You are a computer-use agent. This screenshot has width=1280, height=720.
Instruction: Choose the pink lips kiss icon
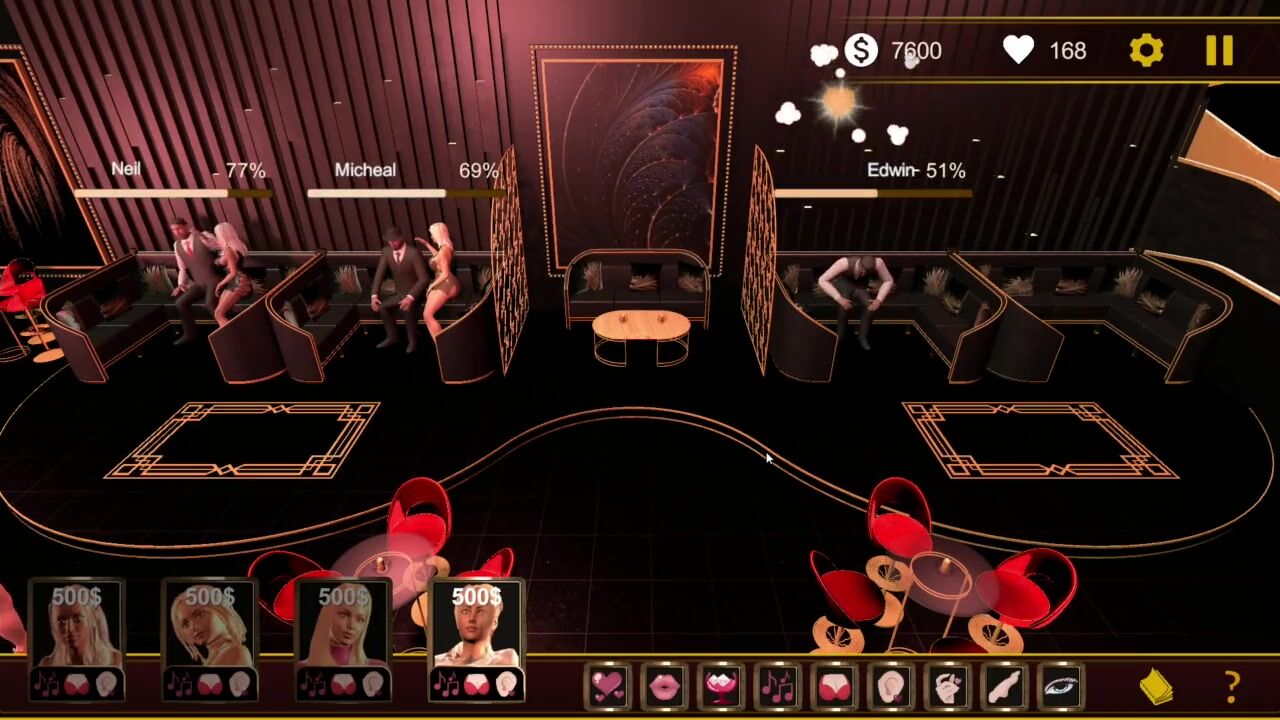(x=664, y=686)
